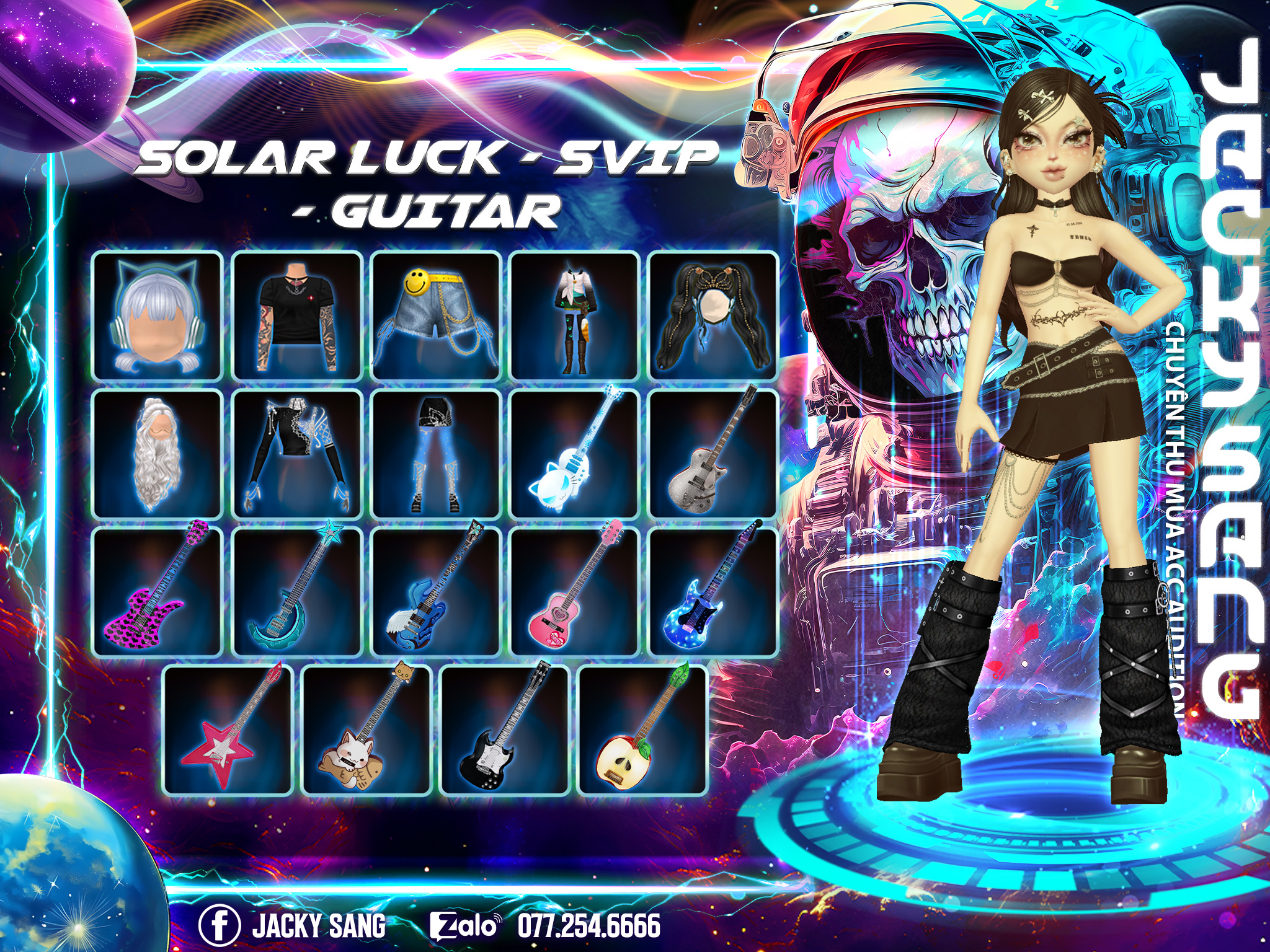The image size is (1270, 952).
Task: Select the pink acoustic guitar tile
Action: pyautogui.click(x=575, y=592)
